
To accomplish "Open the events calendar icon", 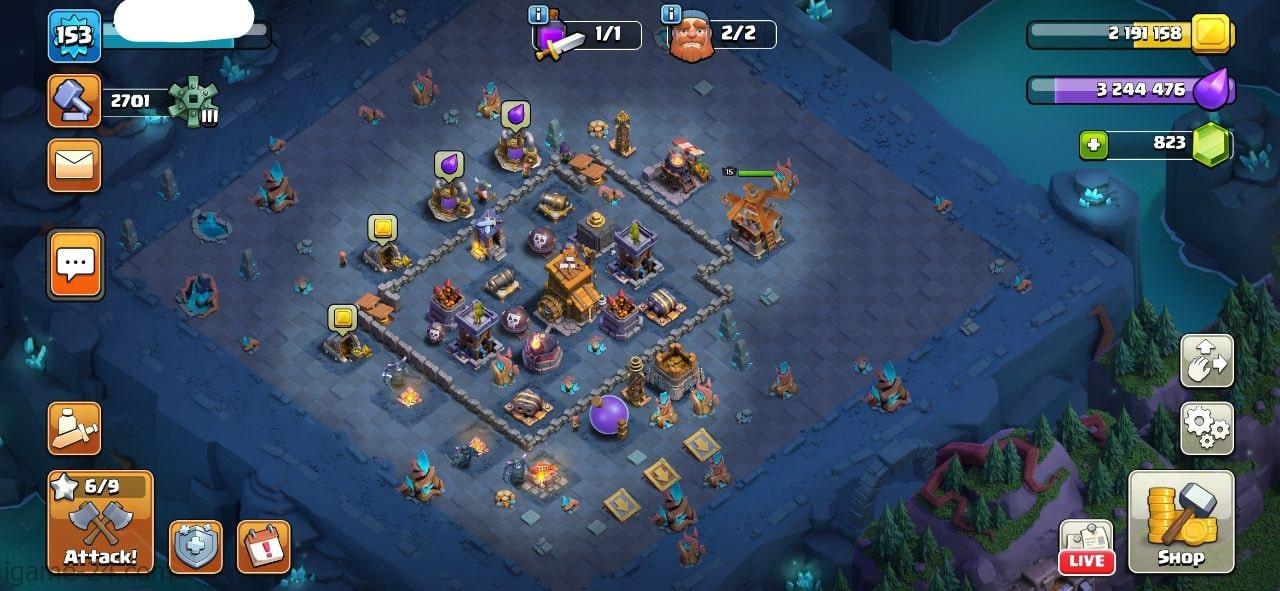I will tap(264, 547).
